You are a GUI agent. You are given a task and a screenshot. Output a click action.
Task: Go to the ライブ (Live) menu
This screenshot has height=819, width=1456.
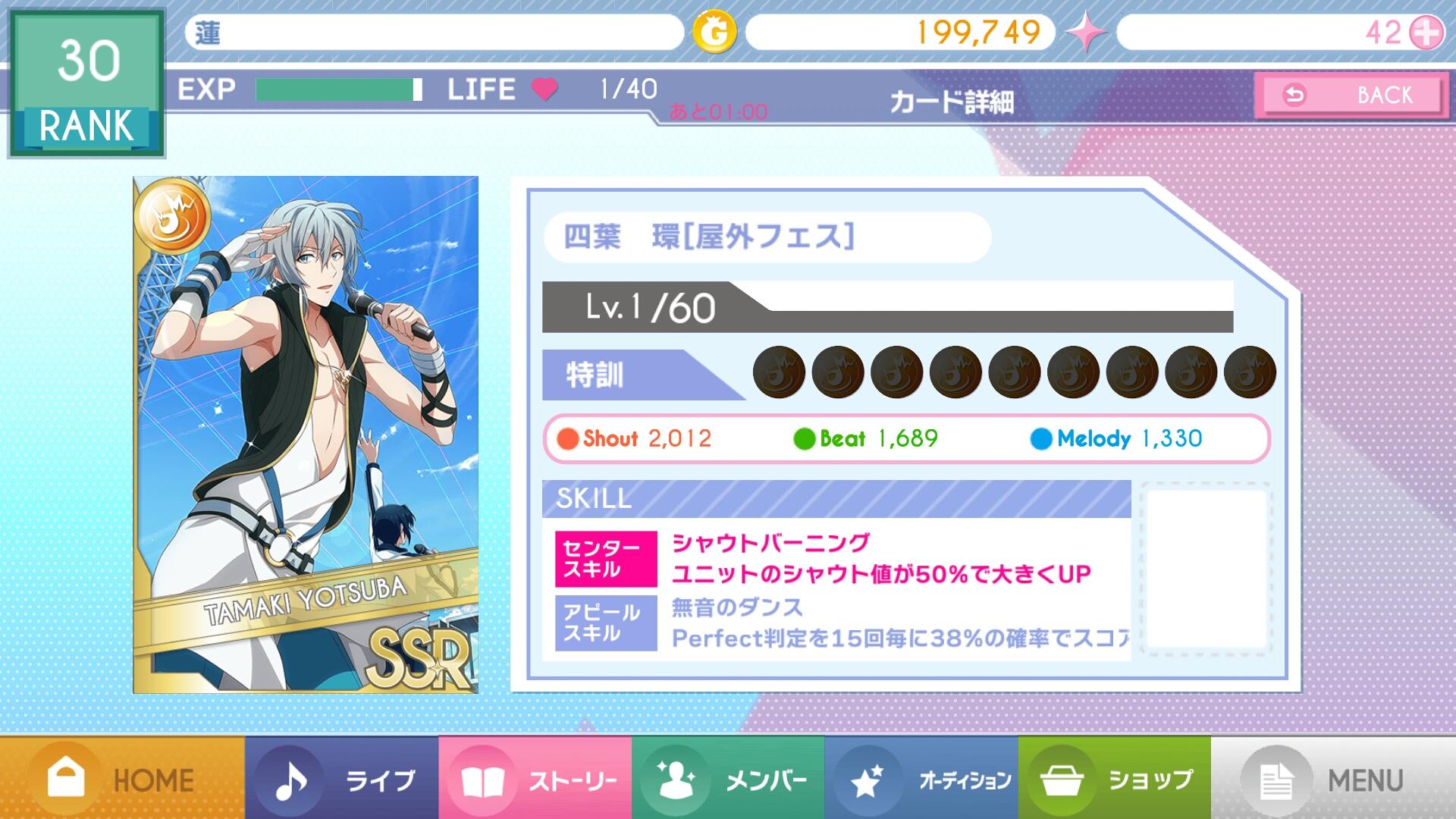[341, 779]
